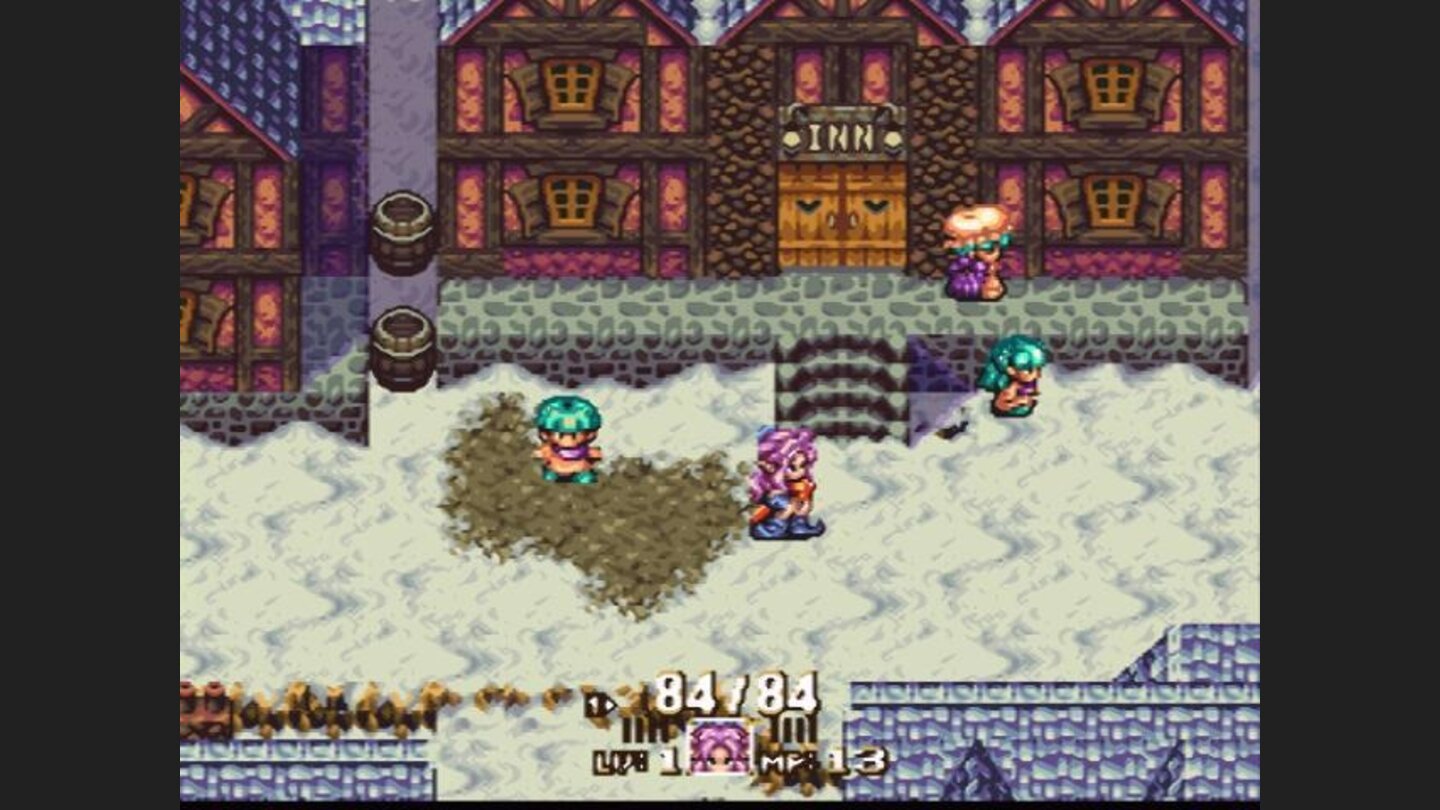Screen dimensions: 1440x810
Task: Open the wooden inn double doors
Action: (x=842, y=215)
